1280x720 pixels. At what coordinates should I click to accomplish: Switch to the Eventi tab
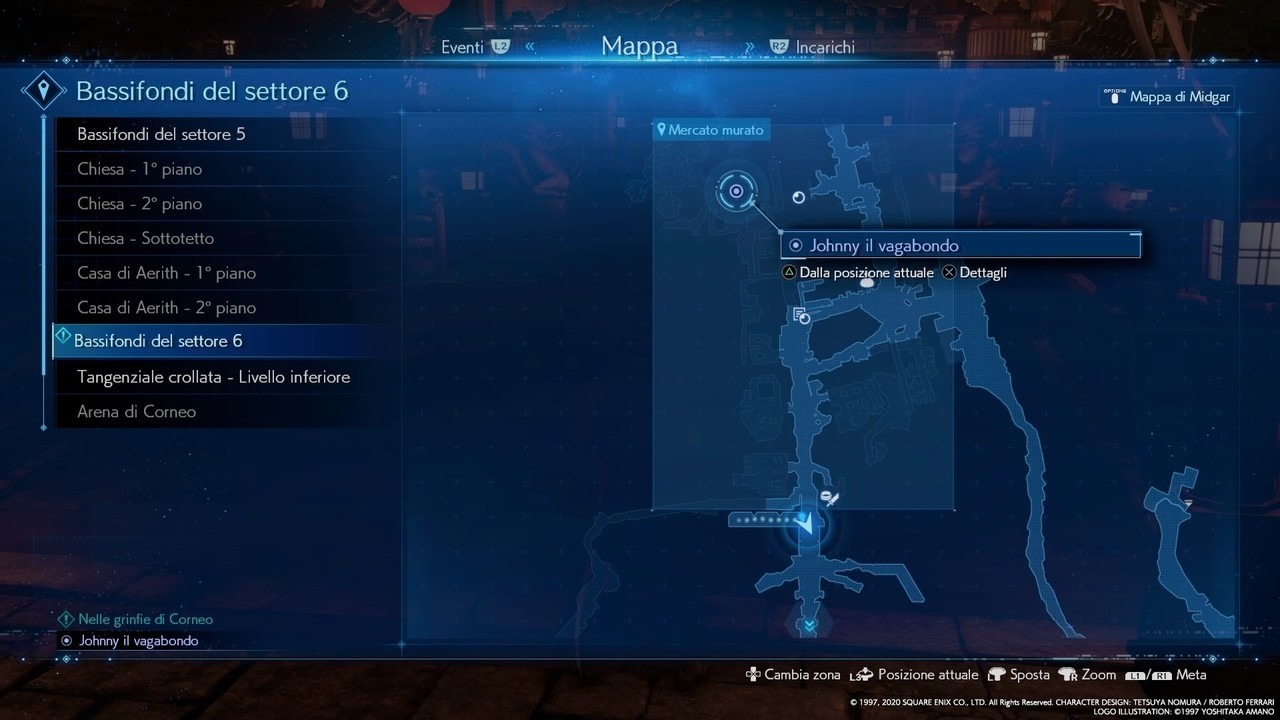click(462, 47)
